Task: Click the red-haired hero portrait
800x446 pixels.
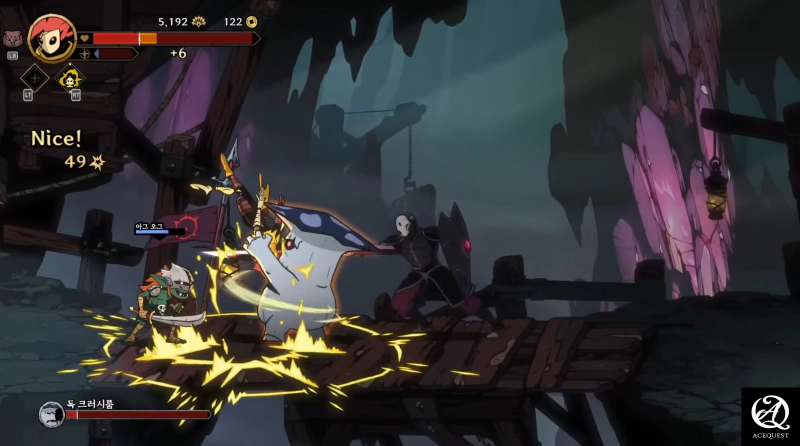Action: click(x=52, y=39)
